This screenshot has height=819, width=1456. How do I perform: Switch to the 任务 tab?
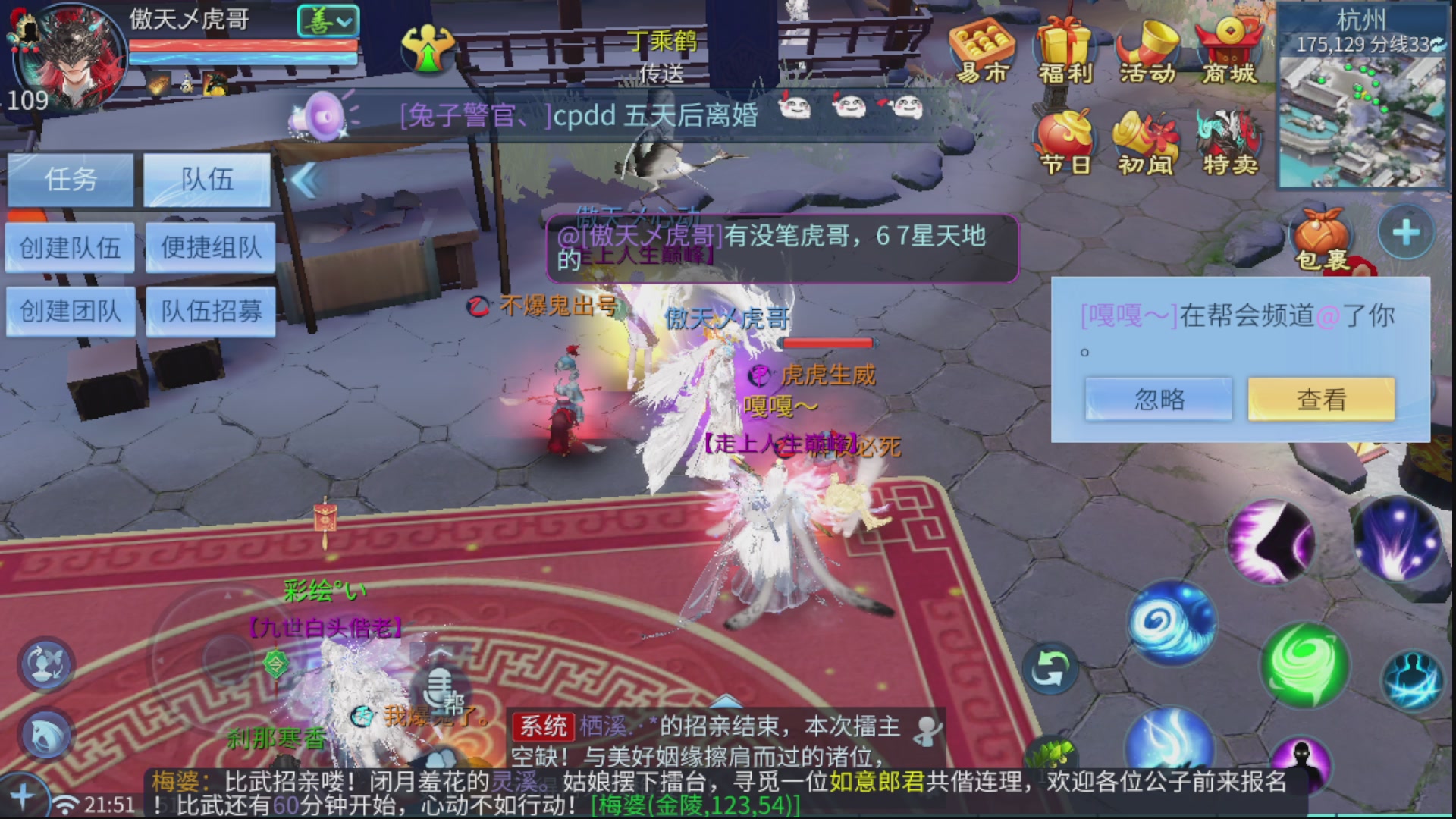[x=71, y=180]
